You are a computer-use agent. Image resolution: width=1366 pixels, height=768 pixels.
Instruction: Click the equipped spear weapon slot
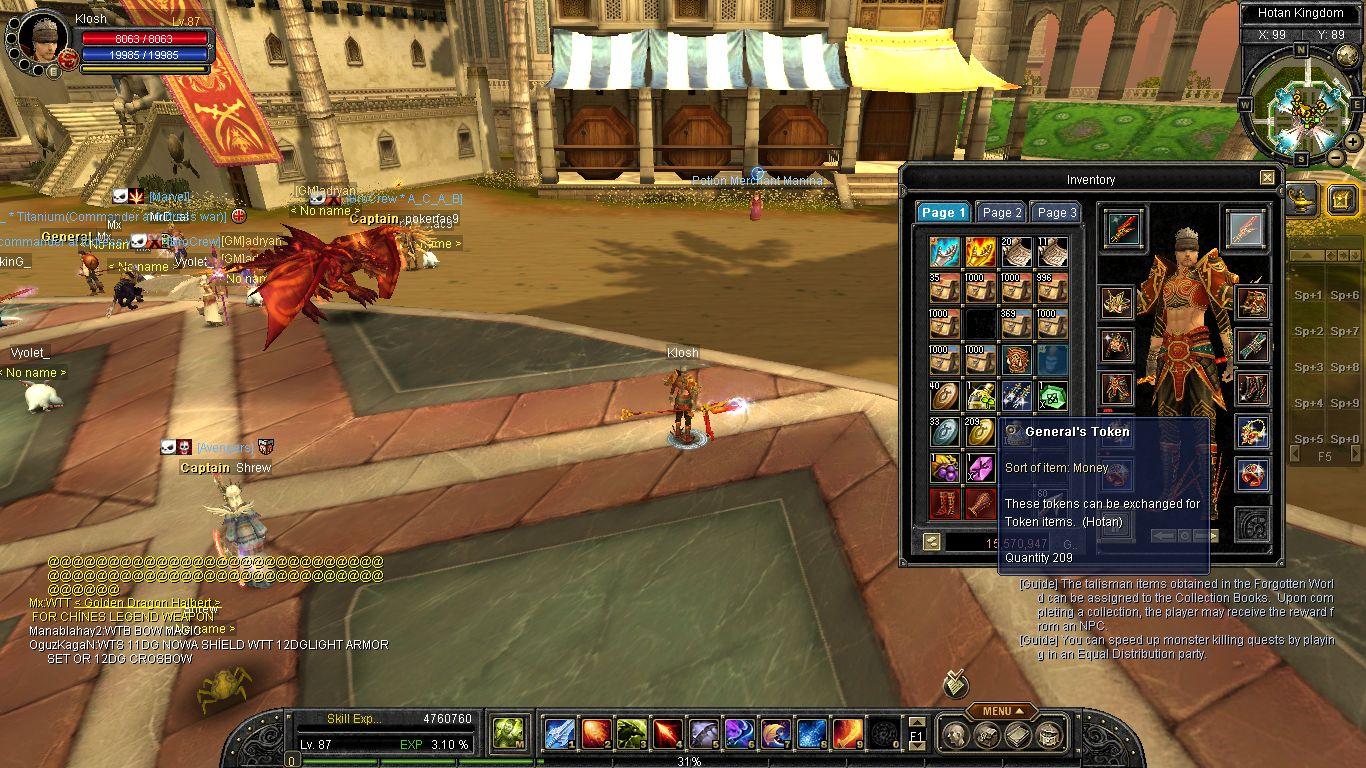pyautogui.click(x=1125, y=229)
